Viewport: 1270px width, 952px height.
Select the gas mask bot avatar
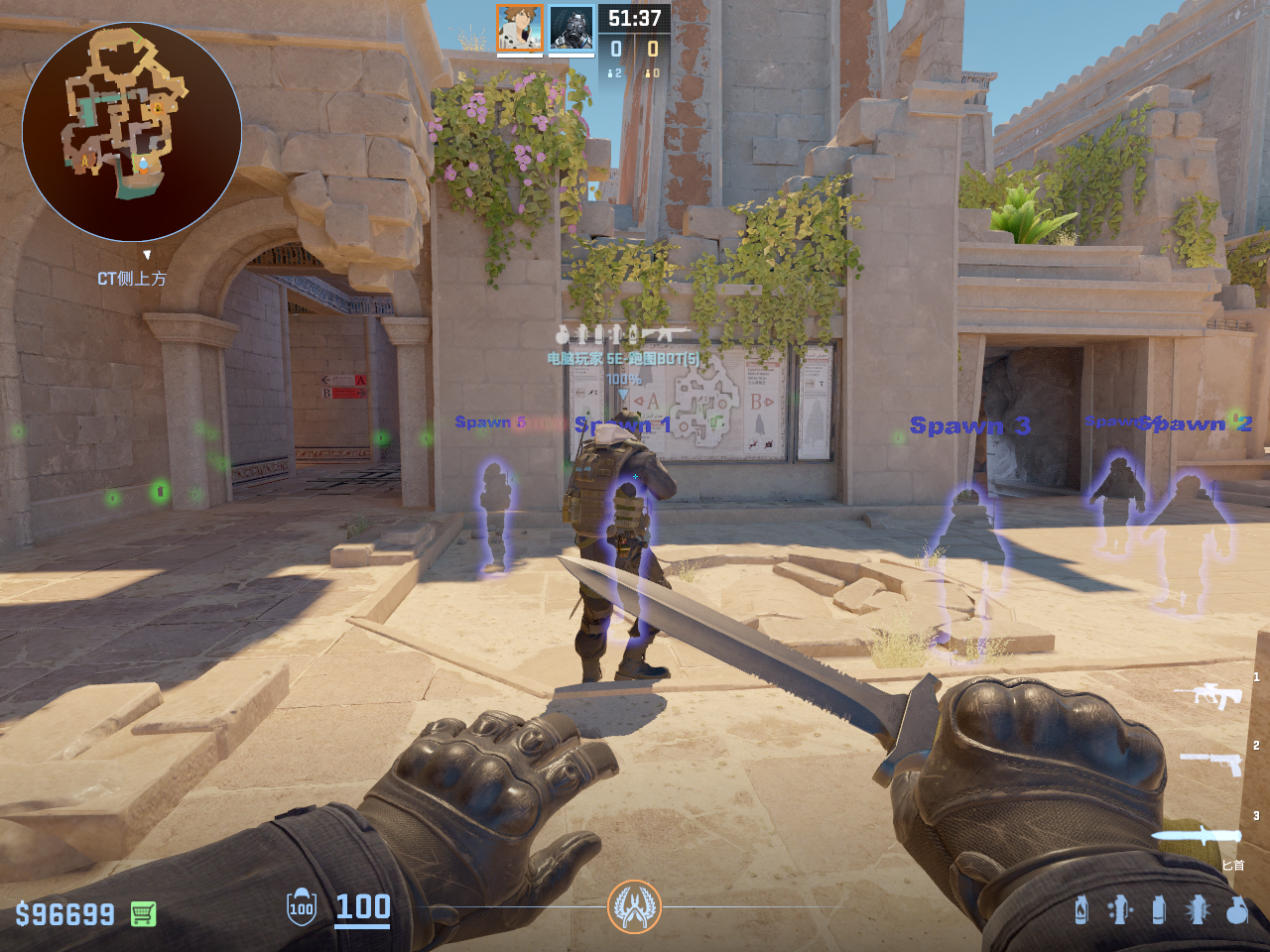pyautogui.click(x=571, y=29)
